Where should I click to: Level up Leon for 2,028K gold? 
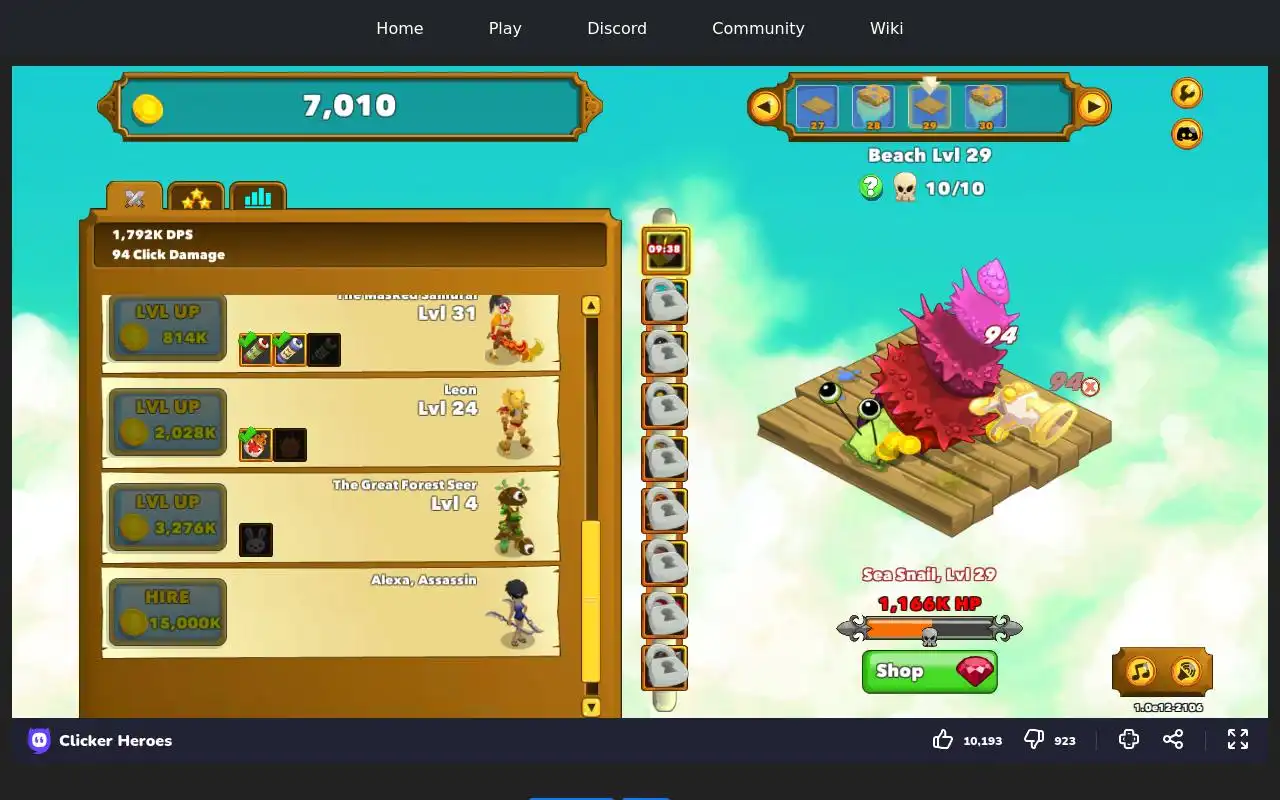(x=167, y=422)
